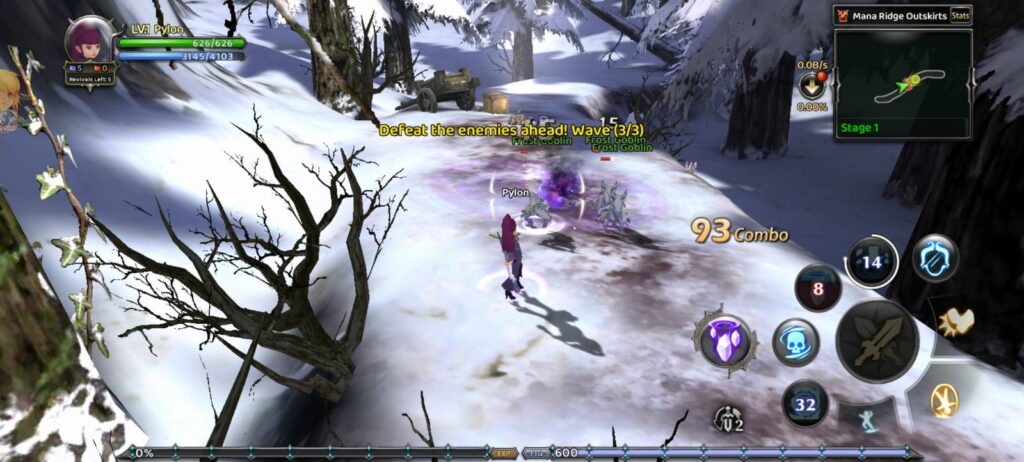The width and height of the screenshot is (1024, 462).
Task: Activate the purple crystal skill
Action: tap(724, 342)
